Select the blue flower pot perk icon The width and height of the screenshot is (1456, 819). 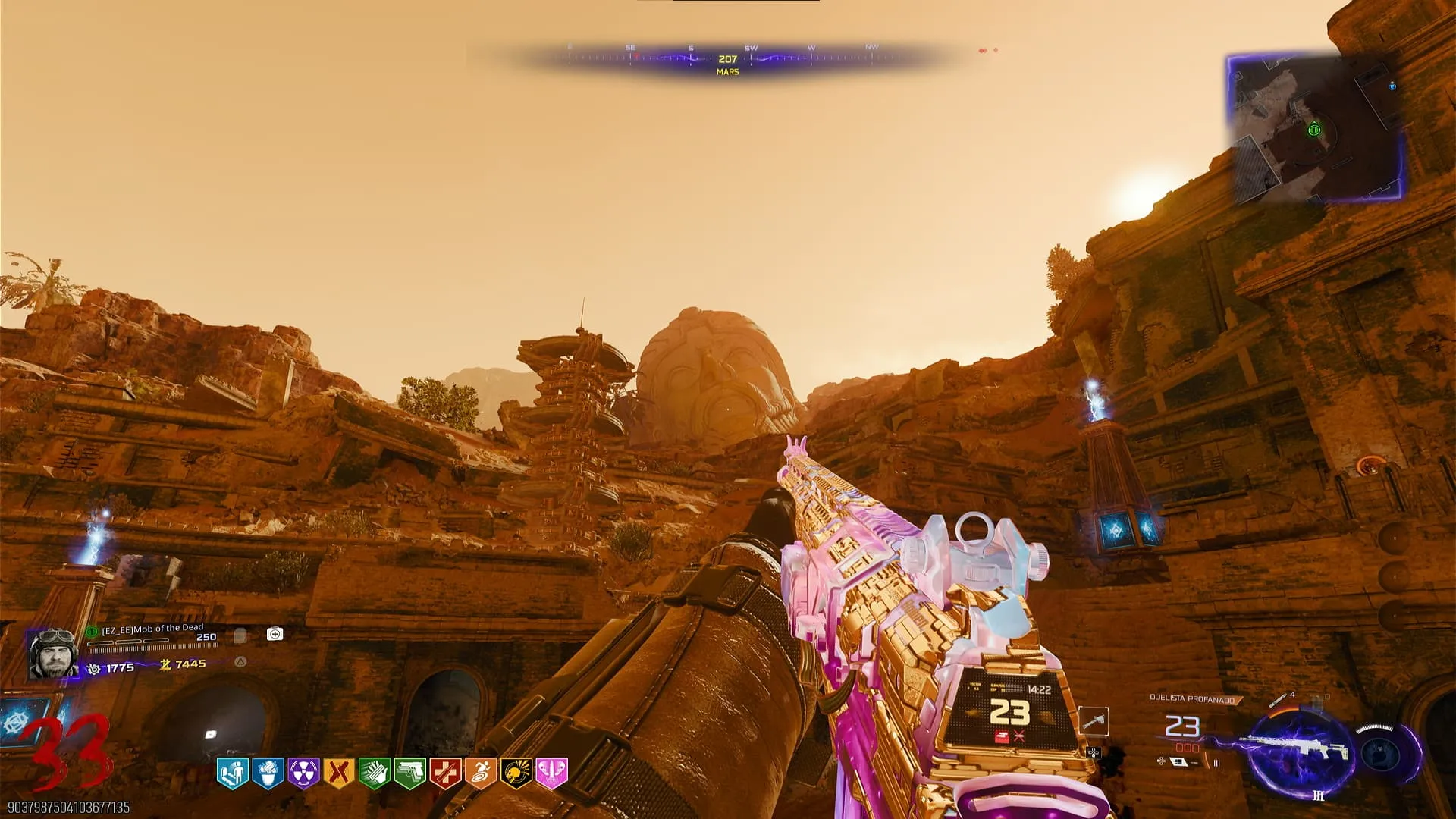268,773
